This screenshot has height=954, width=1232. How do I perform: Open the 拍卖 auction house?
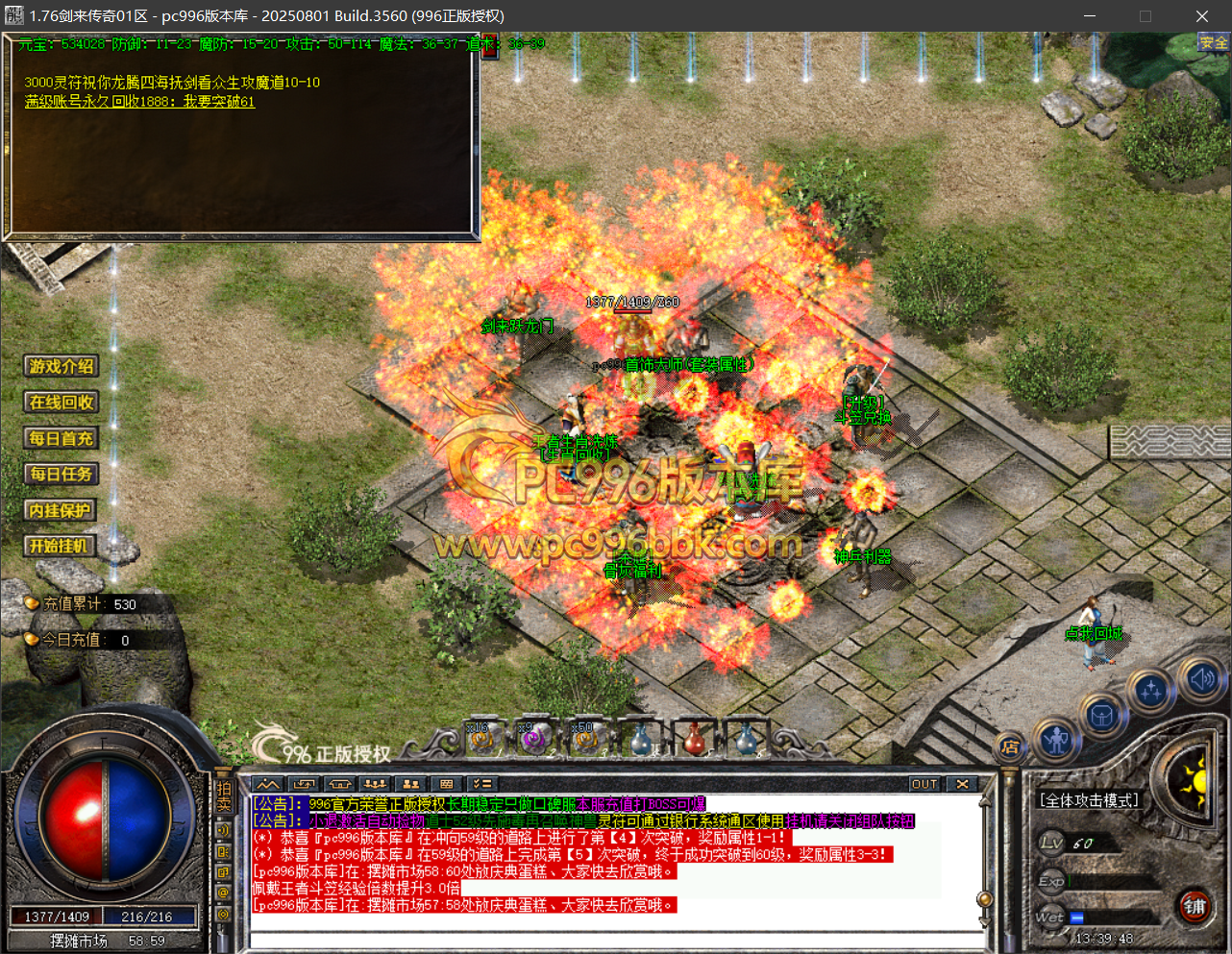[224, 796]
